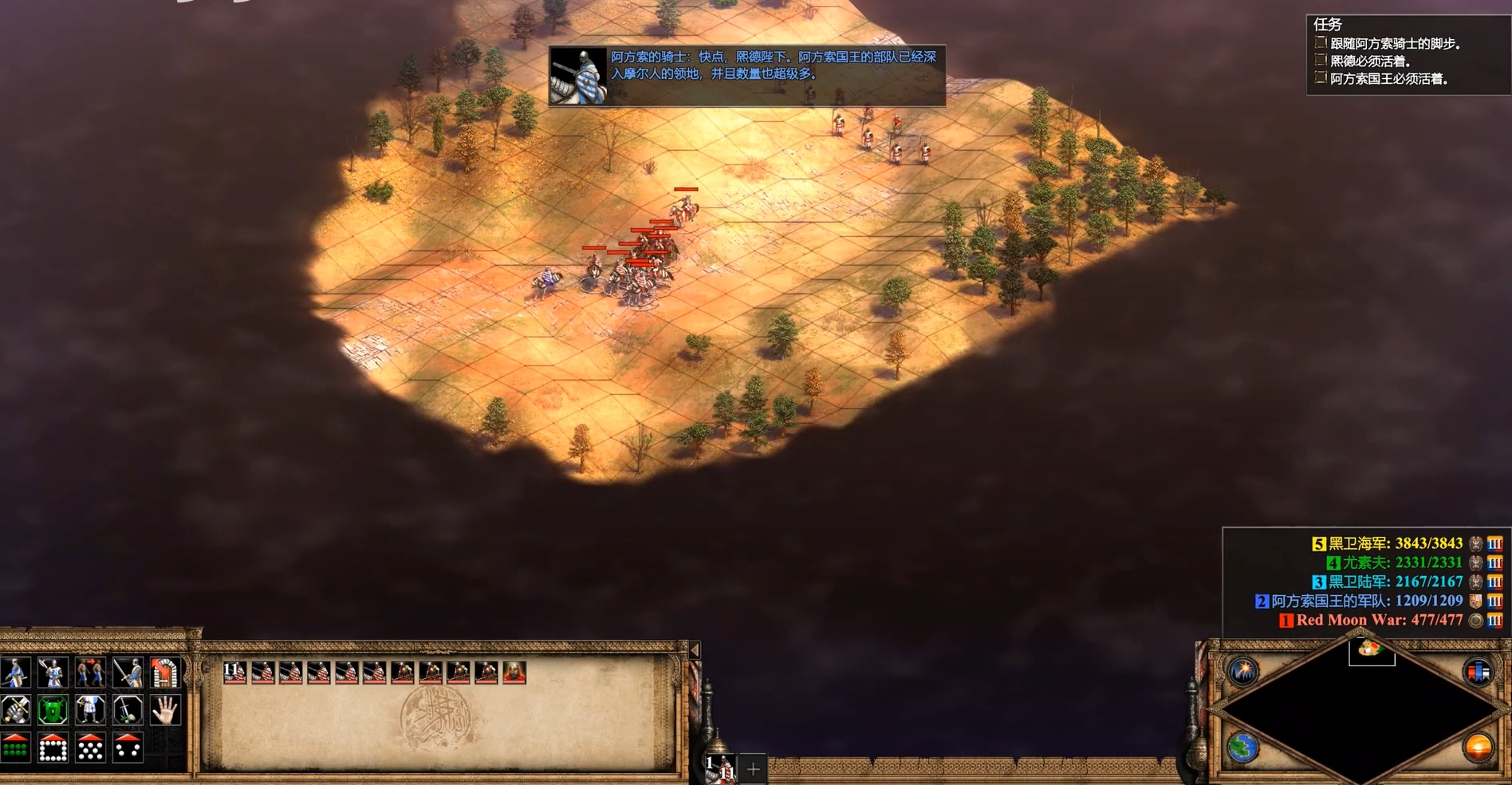Click the sunset minimap button

click(x=1478, y=748)
